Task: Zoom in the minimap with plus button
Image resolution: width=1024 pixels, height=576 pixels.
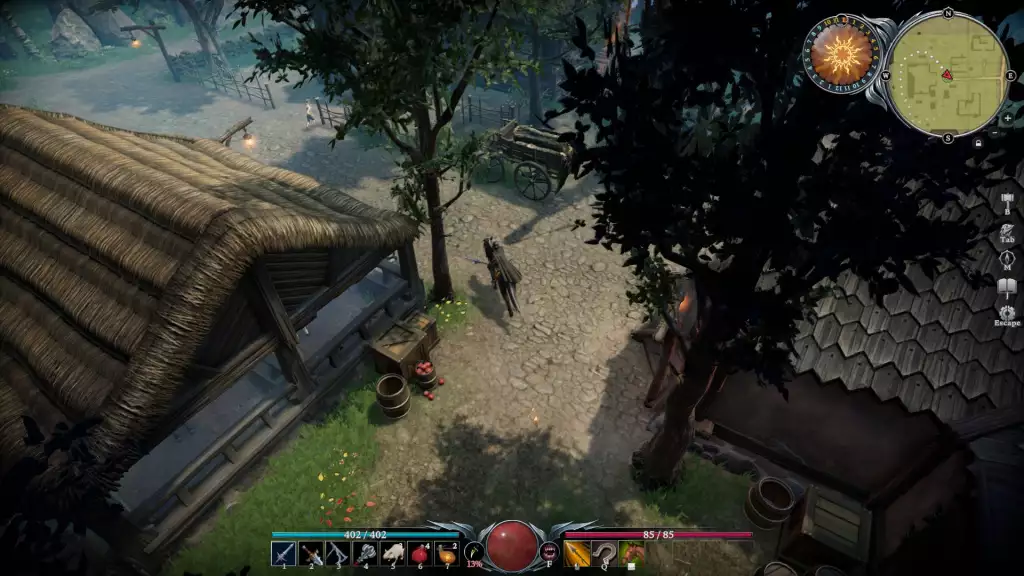Action: tap(1007, 118)
